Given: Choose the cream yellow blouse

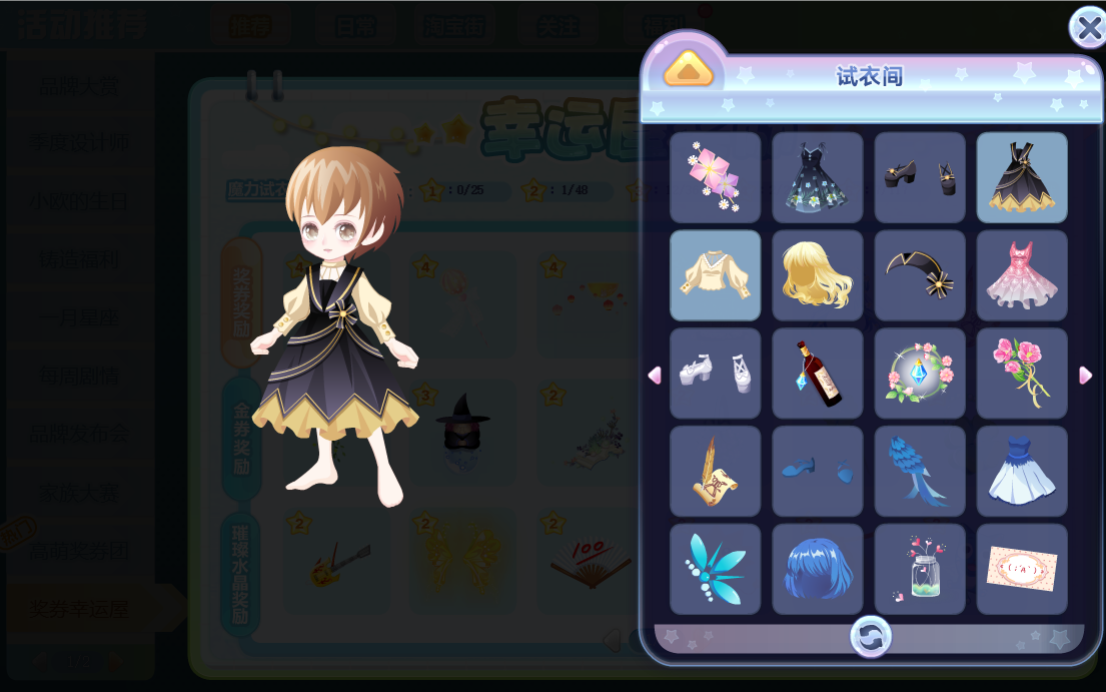Looking at the screenshot, I should click(715, 275).
